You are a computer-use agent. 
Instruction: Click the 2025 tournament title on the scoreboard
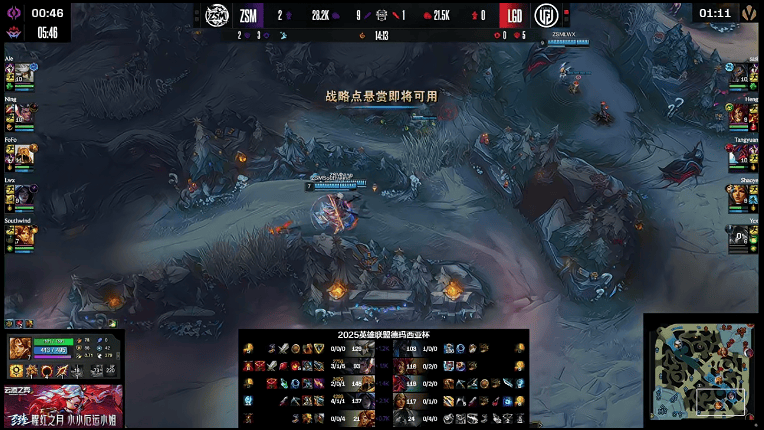(x=383, y=335)
